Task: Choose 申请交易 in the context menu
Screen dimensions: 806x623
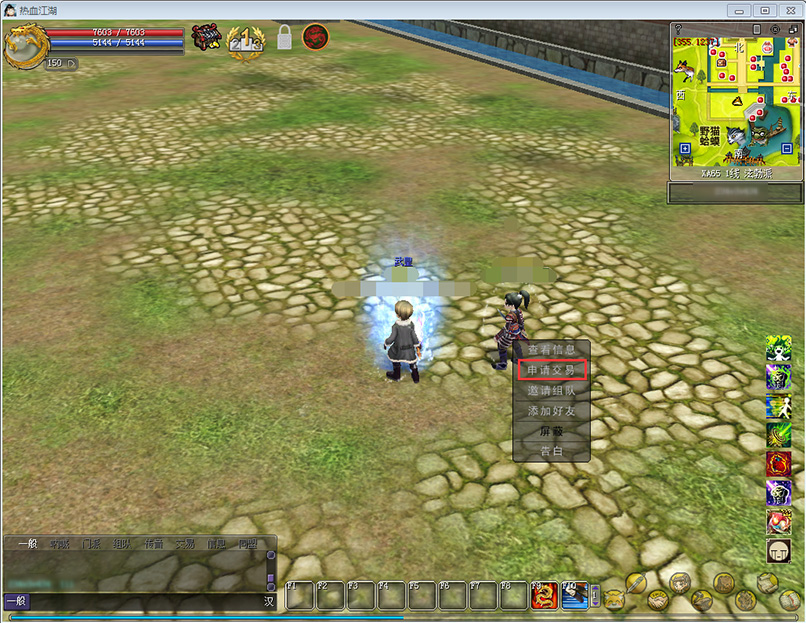Action: point(551,370)
